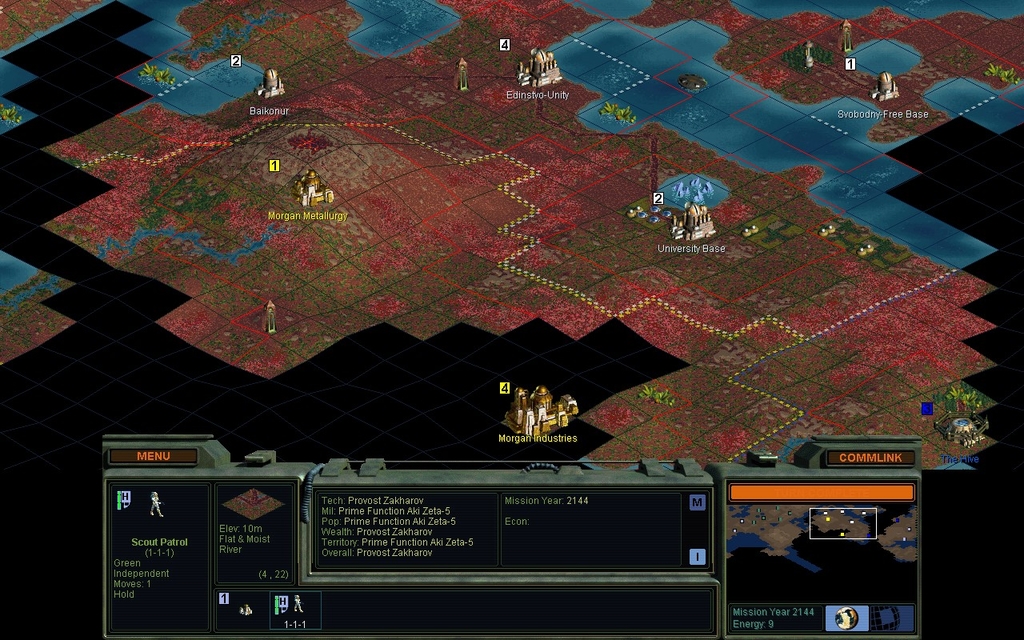Select the Scout Patrol 1-1-1 unit in the stack list
Viewport: 1024px width, 640px height.
click(294, 607)
